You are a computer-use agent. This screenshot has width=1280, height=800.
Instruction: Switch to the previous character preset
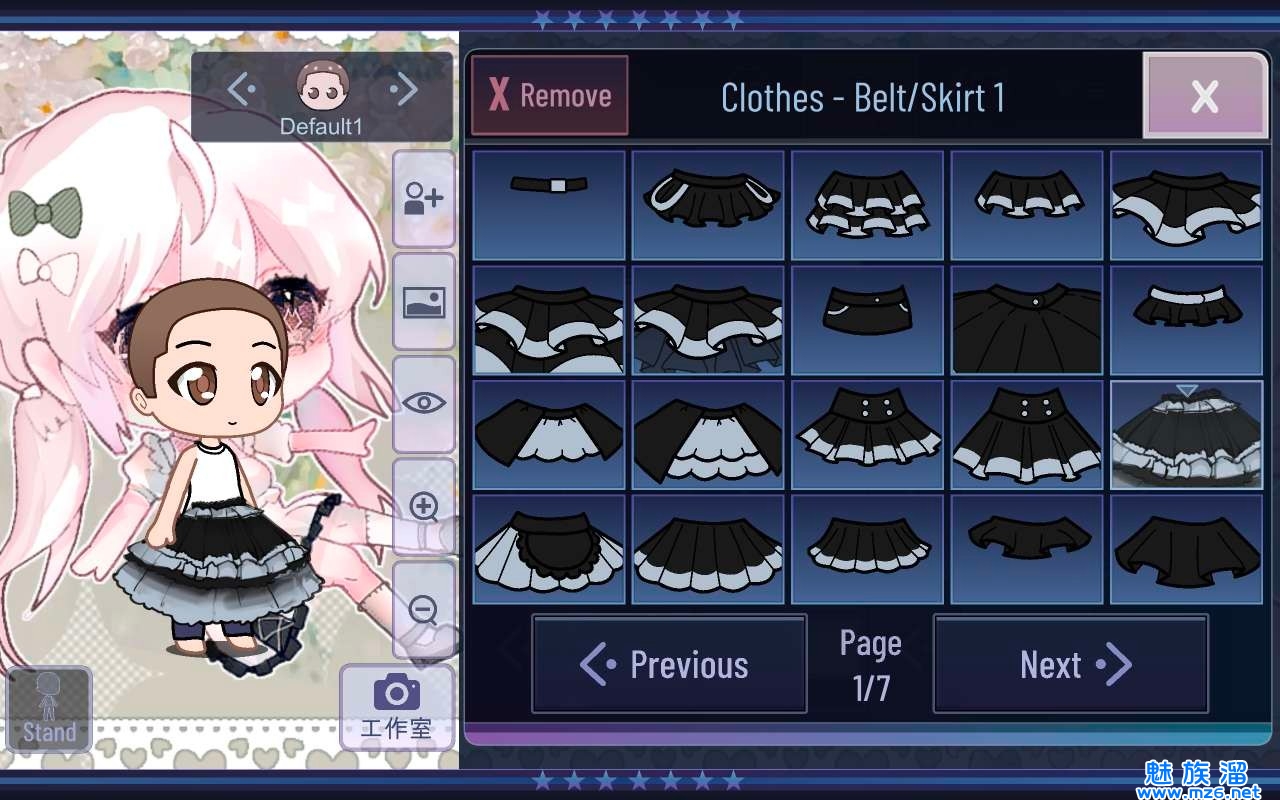coord(240,91)
